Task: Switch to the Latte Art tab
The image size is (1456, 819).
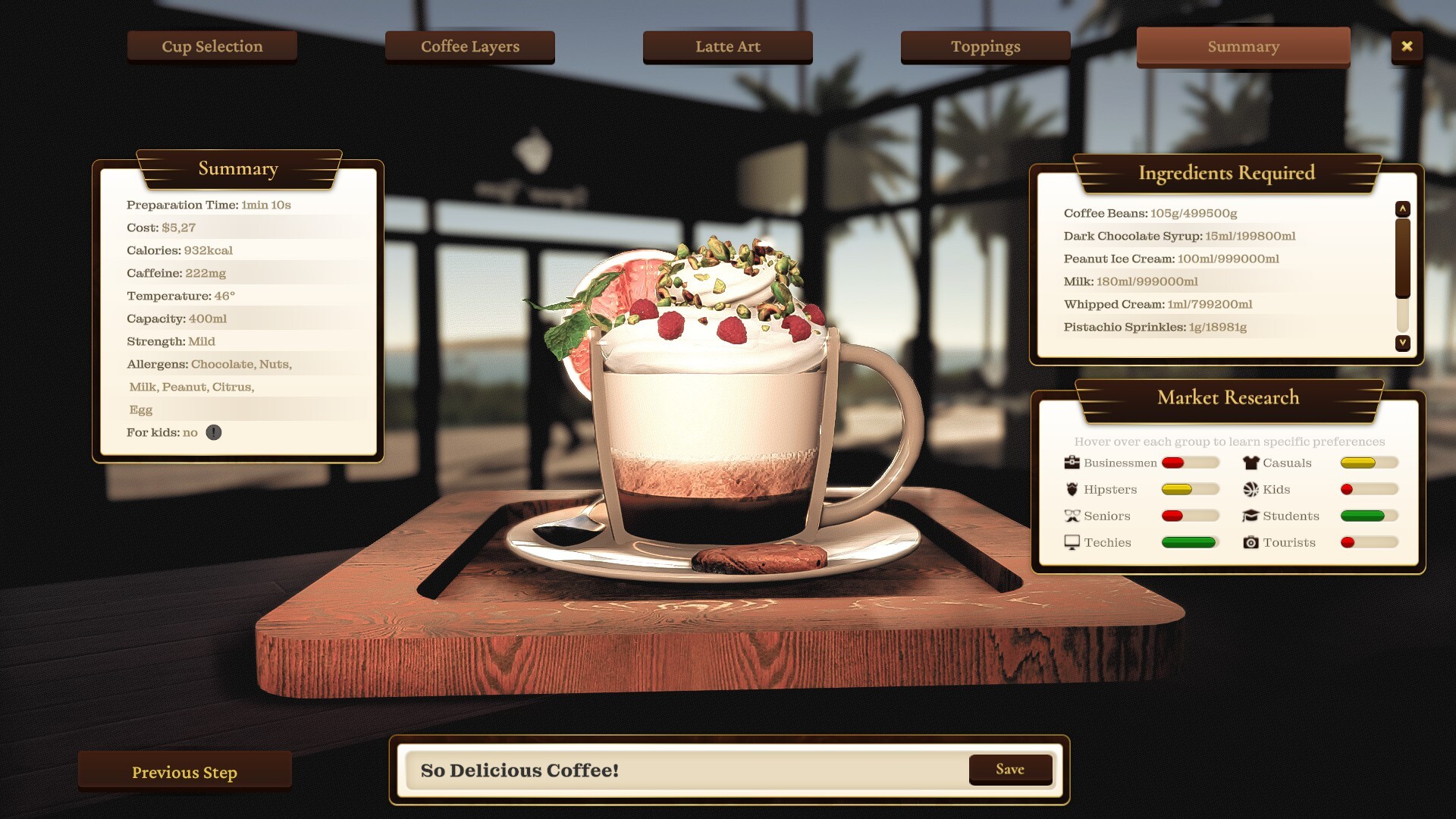Action: (726, 46)
